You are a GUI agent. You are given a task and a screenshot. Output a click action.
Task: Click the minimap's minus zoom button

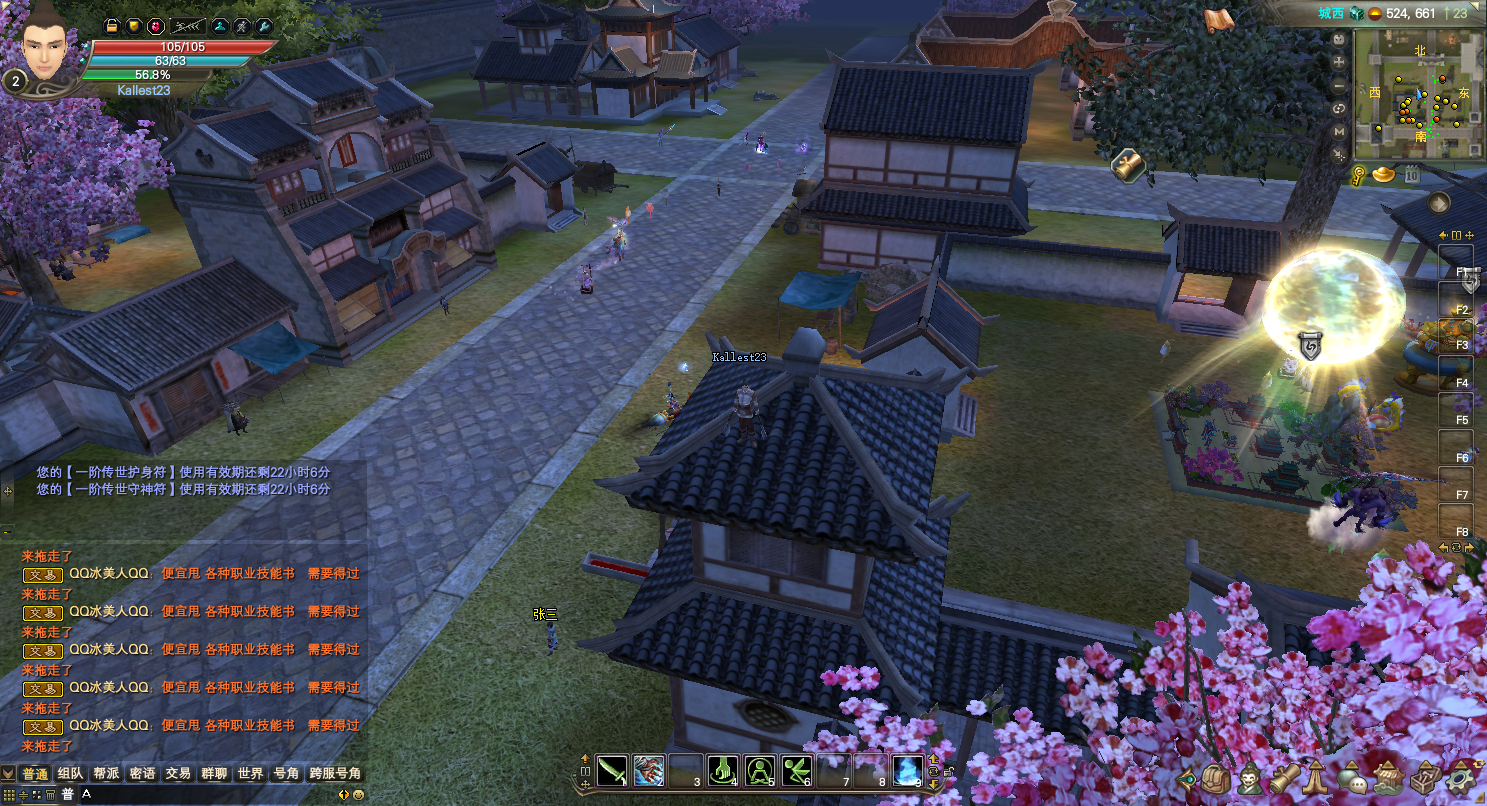(1340, 85)
